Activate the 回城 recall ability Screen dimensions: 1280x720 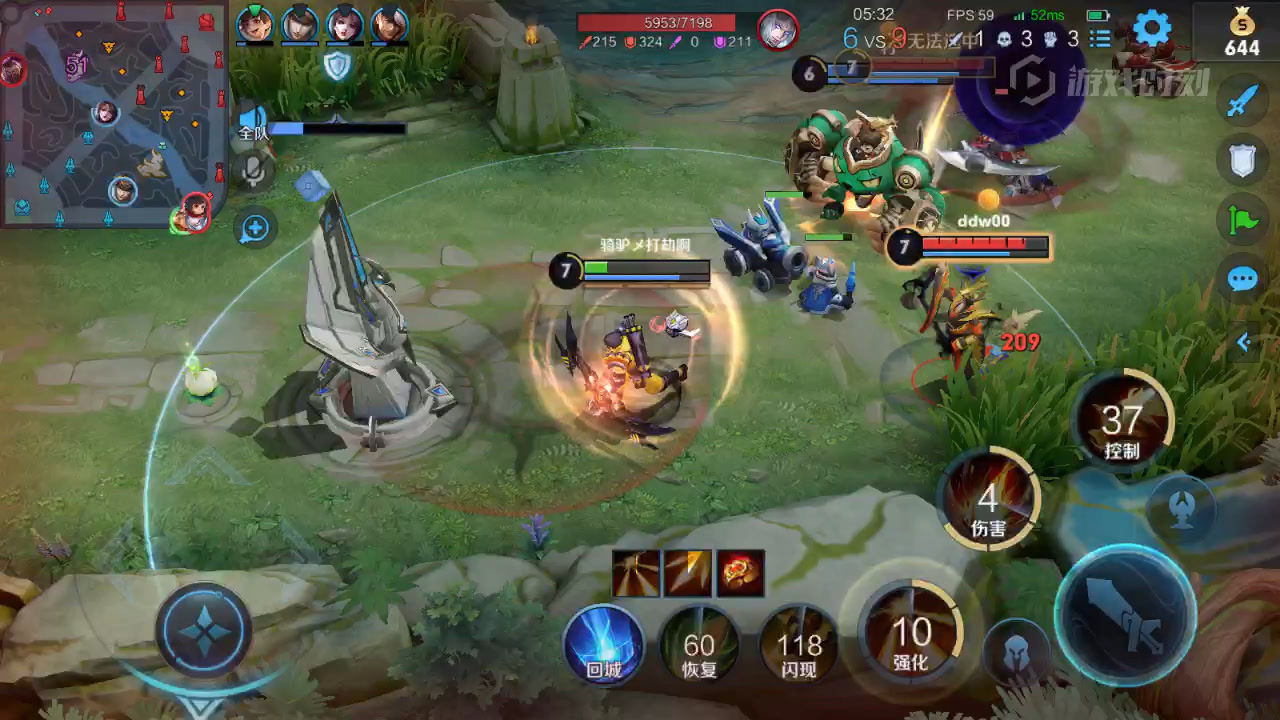click(x=603, y=645)
